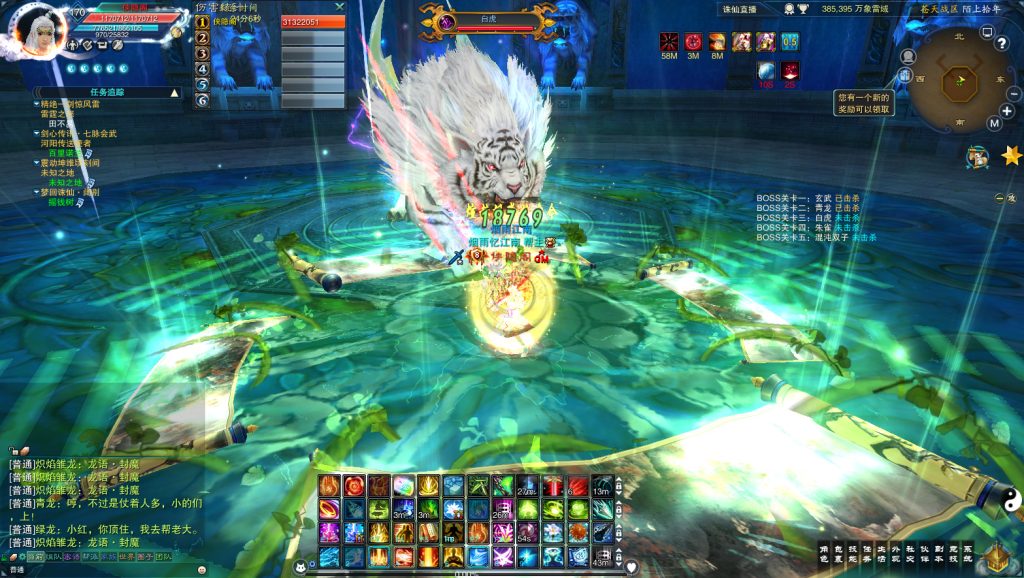
Task: Use the rainbow crystal skill slot
Action: pos(404,486)
